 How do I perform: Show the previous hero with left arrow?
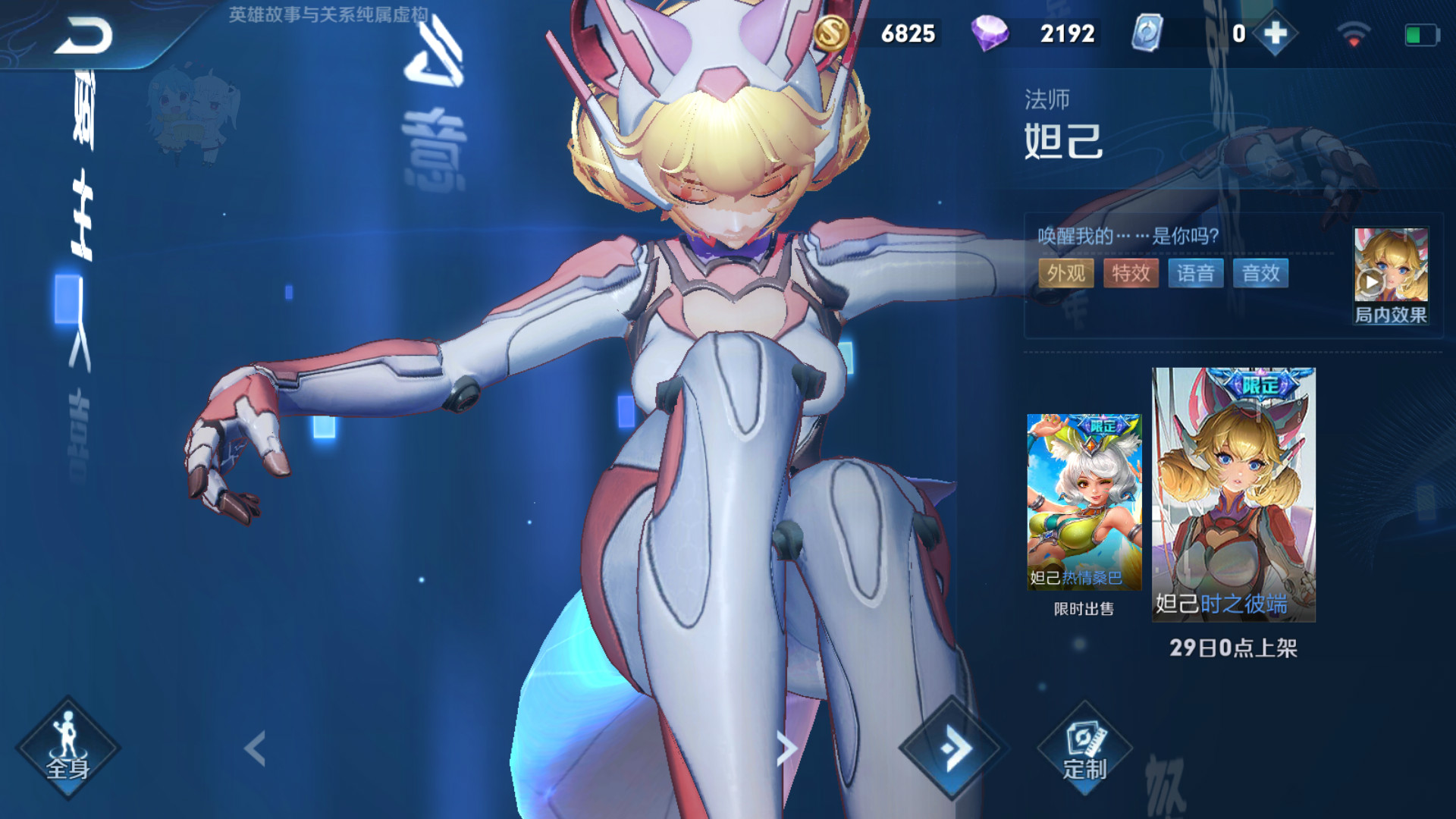[256, 748]
